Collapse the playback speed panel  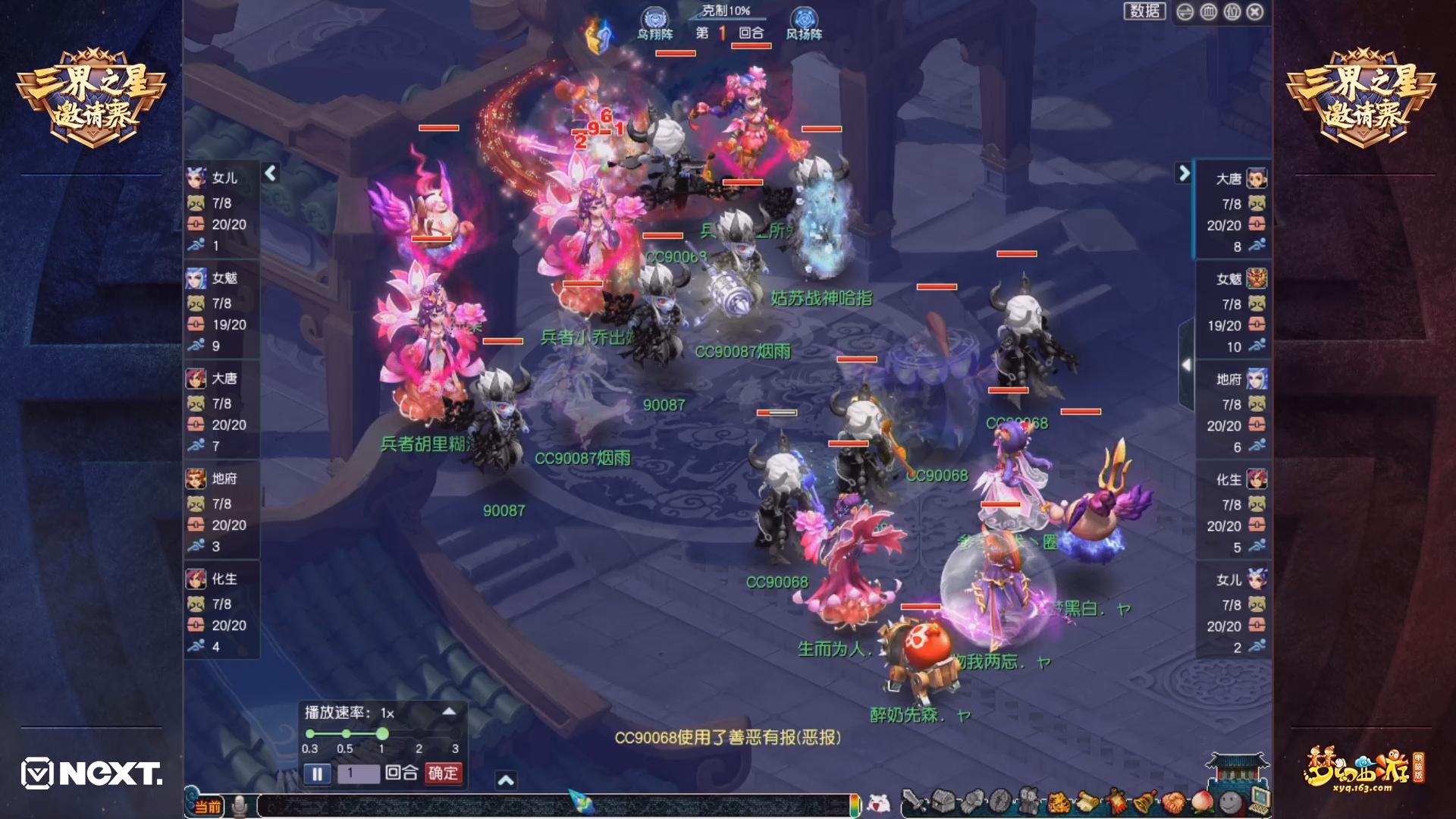449,711
